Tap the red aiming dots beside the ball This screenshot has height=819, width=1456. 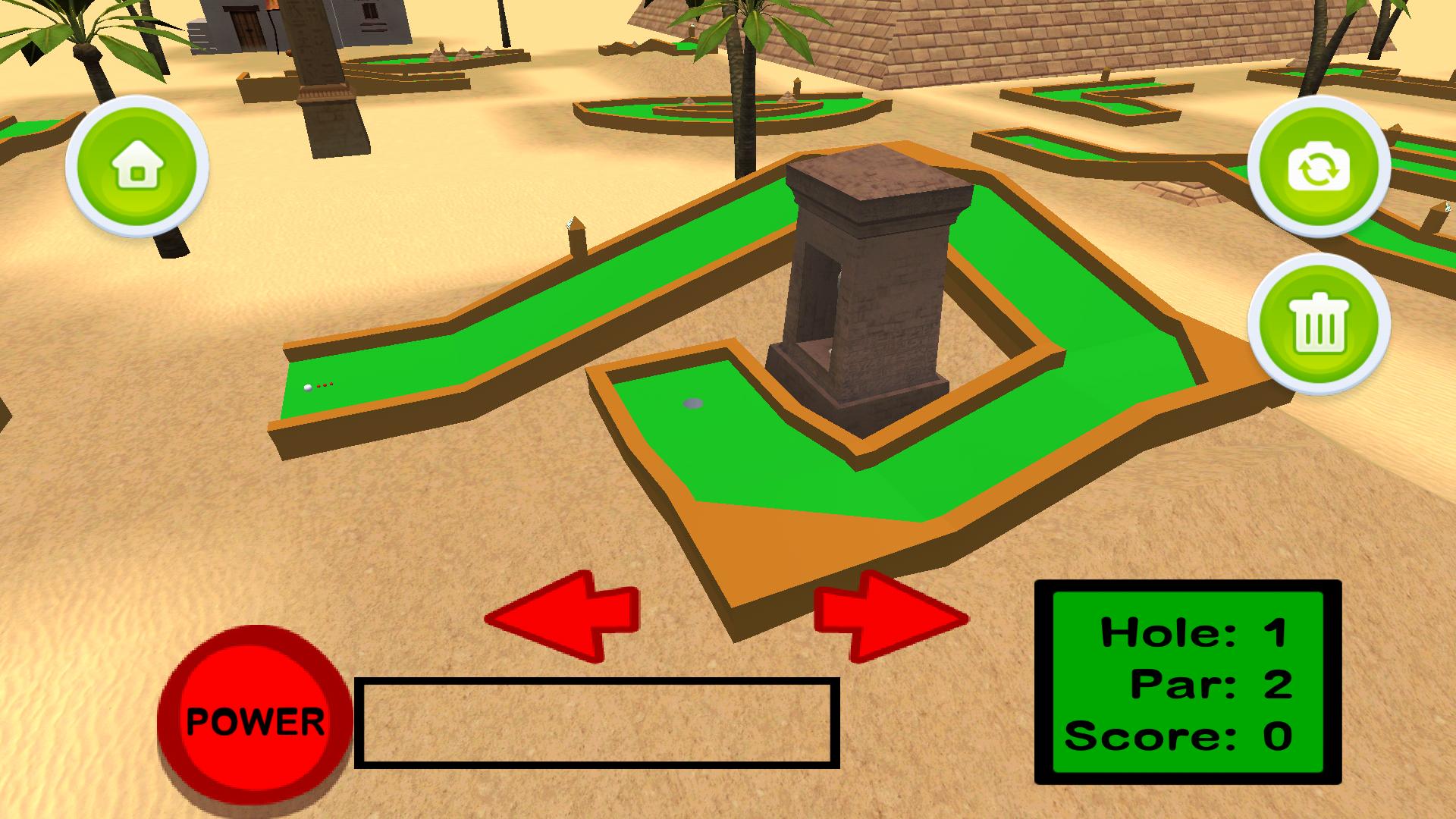pyautogui.click(x=326, y=385)
